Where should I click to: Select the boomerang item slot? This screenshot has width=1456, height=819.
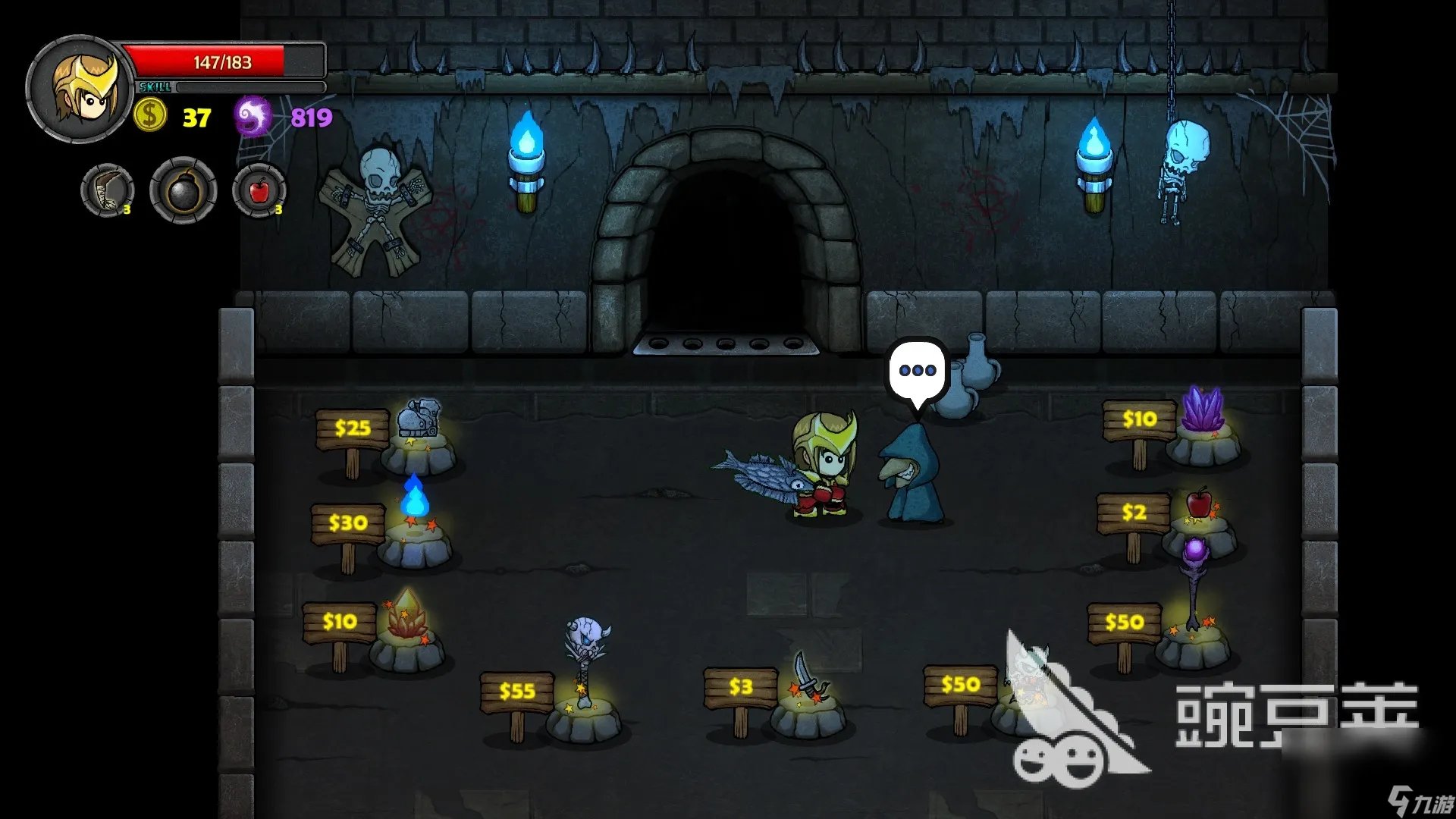[x=108, y=190]
